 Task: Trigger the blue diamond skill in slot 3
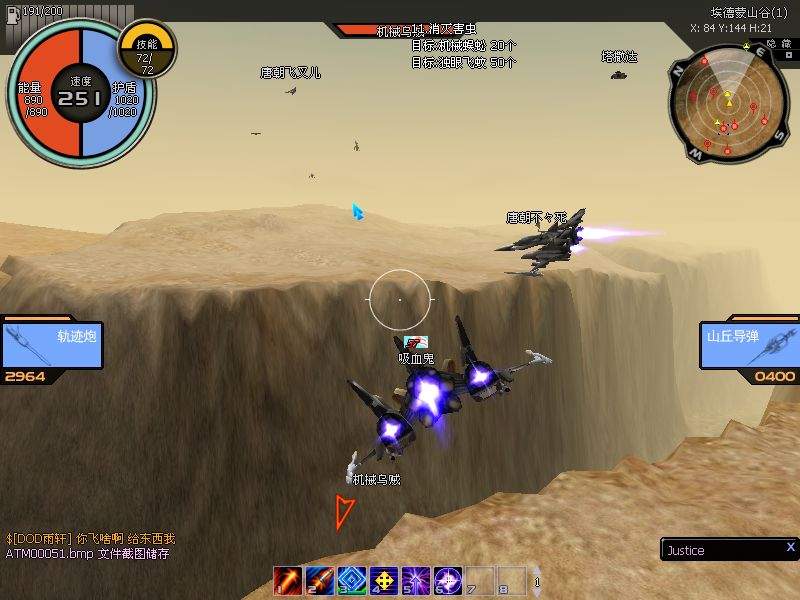pyautogui.click(x=352, y=580)
